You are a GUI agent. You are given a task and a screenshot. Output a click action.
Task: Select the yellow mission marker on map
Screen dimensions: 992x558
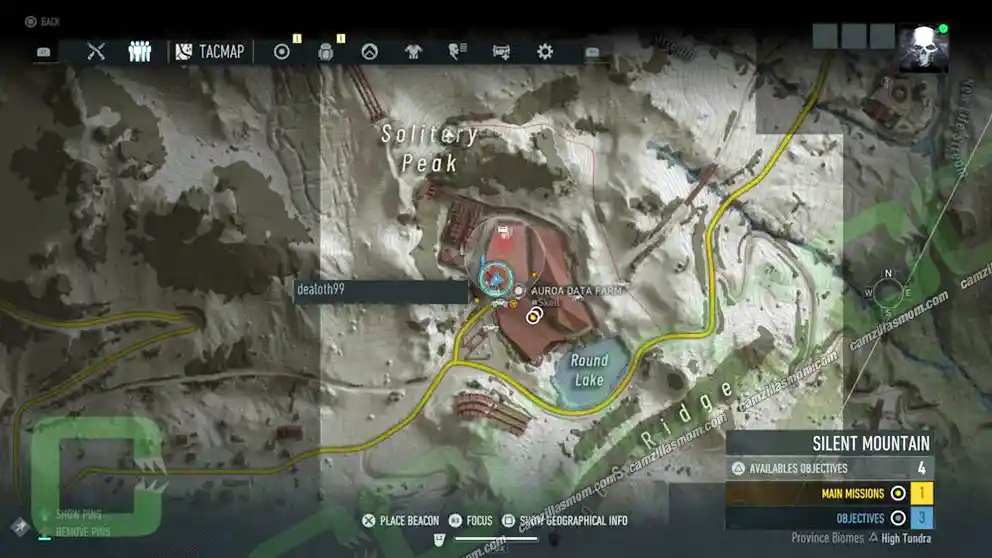(x=533, y=315)
